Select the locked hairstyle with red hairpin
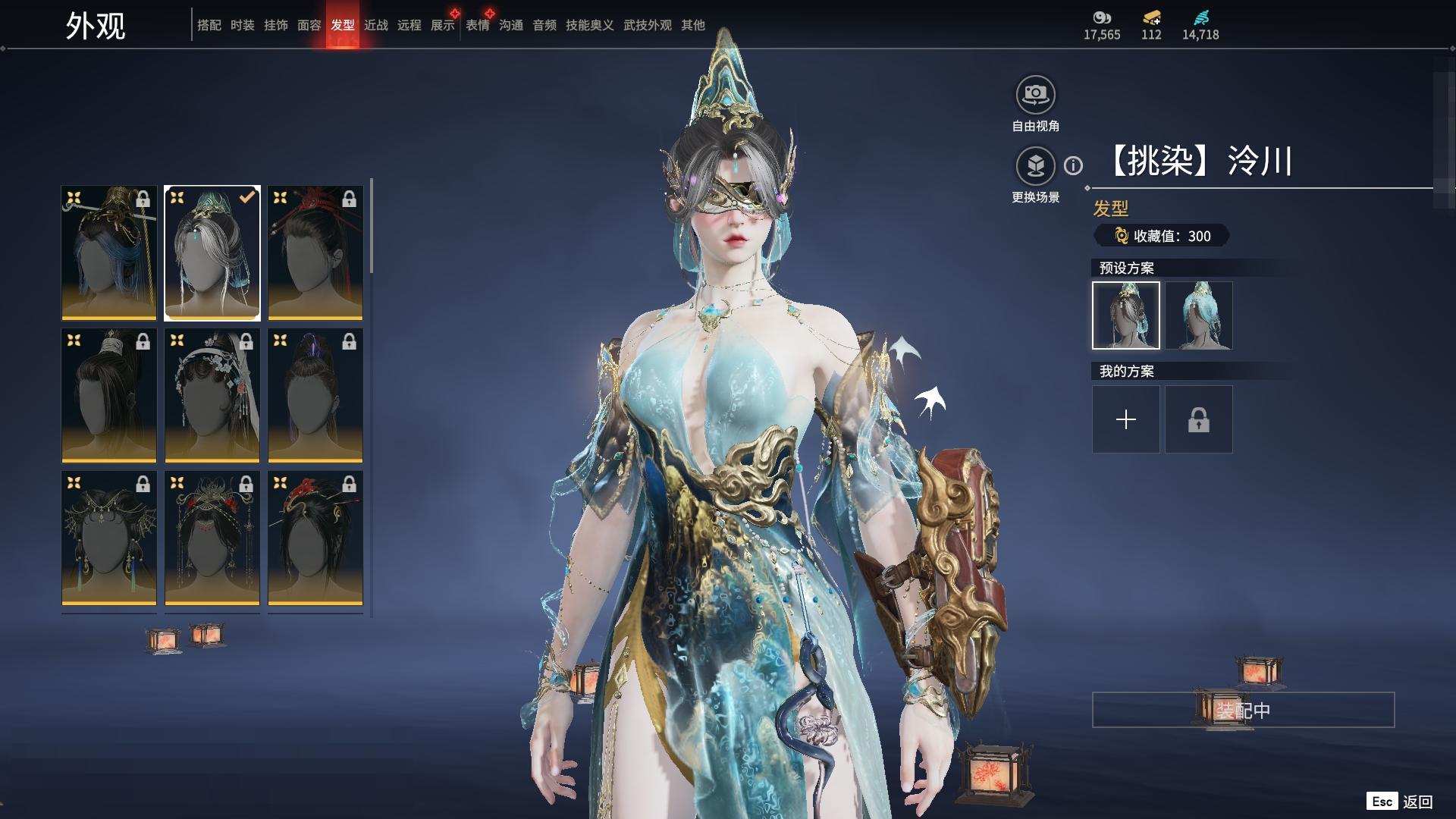The height and width of the screenshot is (819, 1456). 315,253
